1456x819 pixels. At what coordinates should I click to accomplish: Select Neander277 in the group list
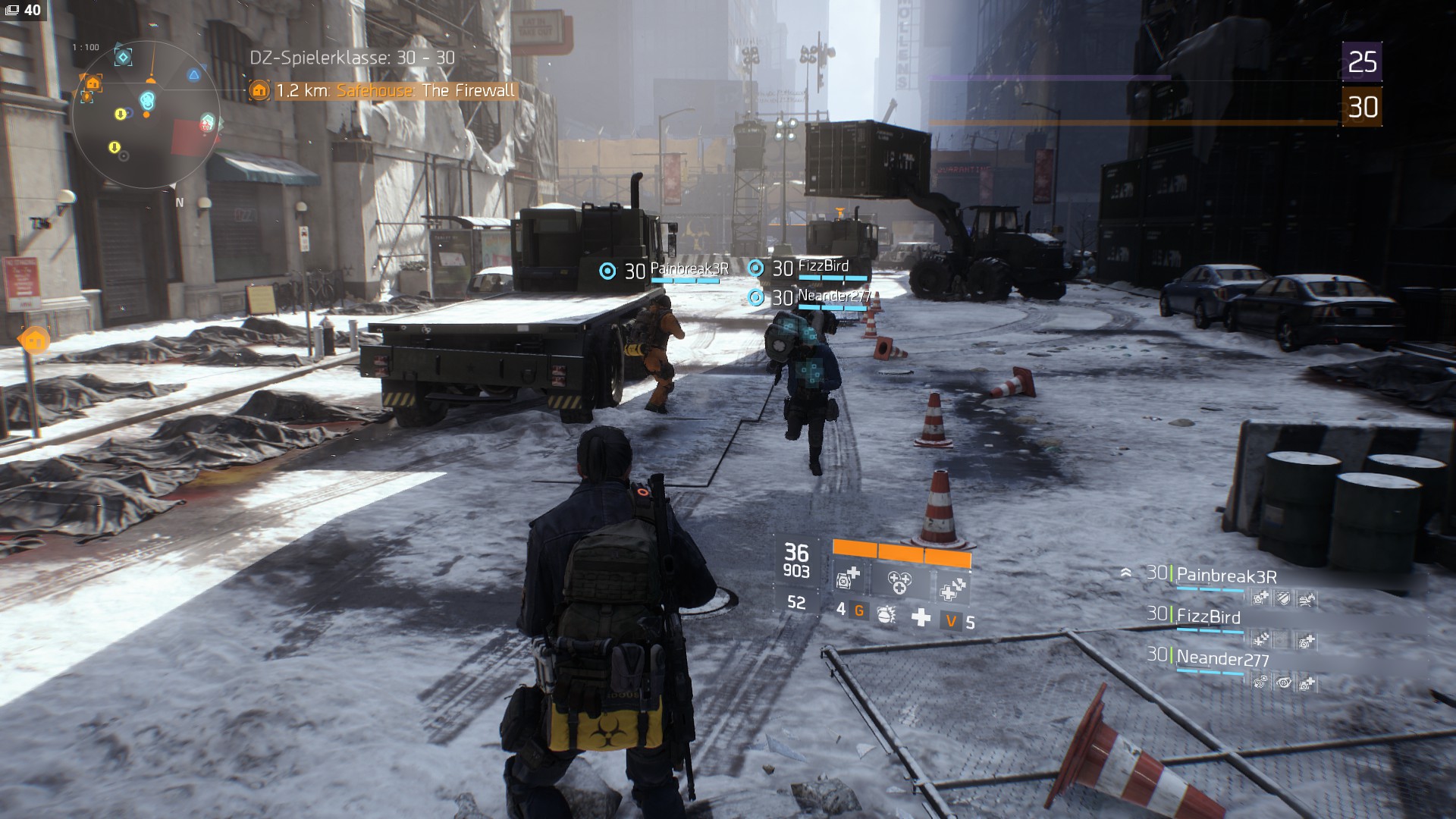pyautogui.click(x=1222, y=659)
